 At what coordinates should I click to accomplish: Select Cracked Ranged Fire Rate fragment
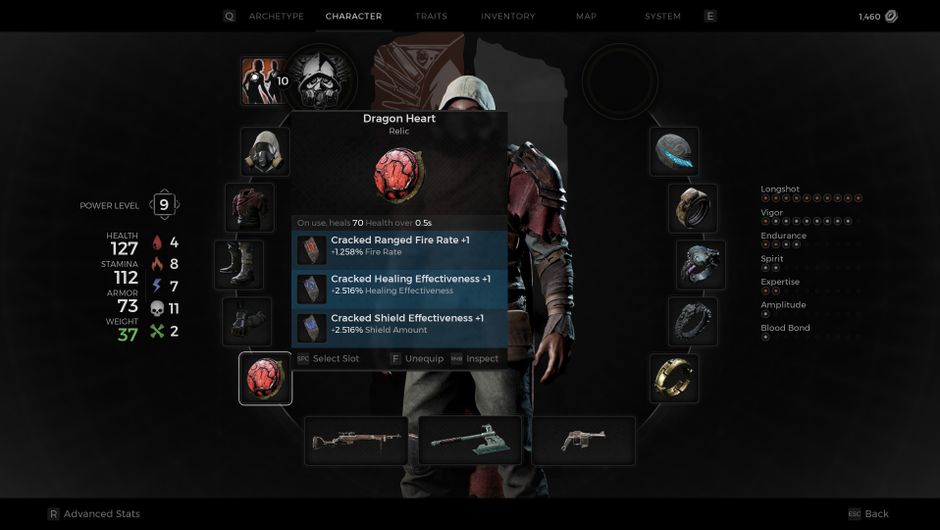400,246
